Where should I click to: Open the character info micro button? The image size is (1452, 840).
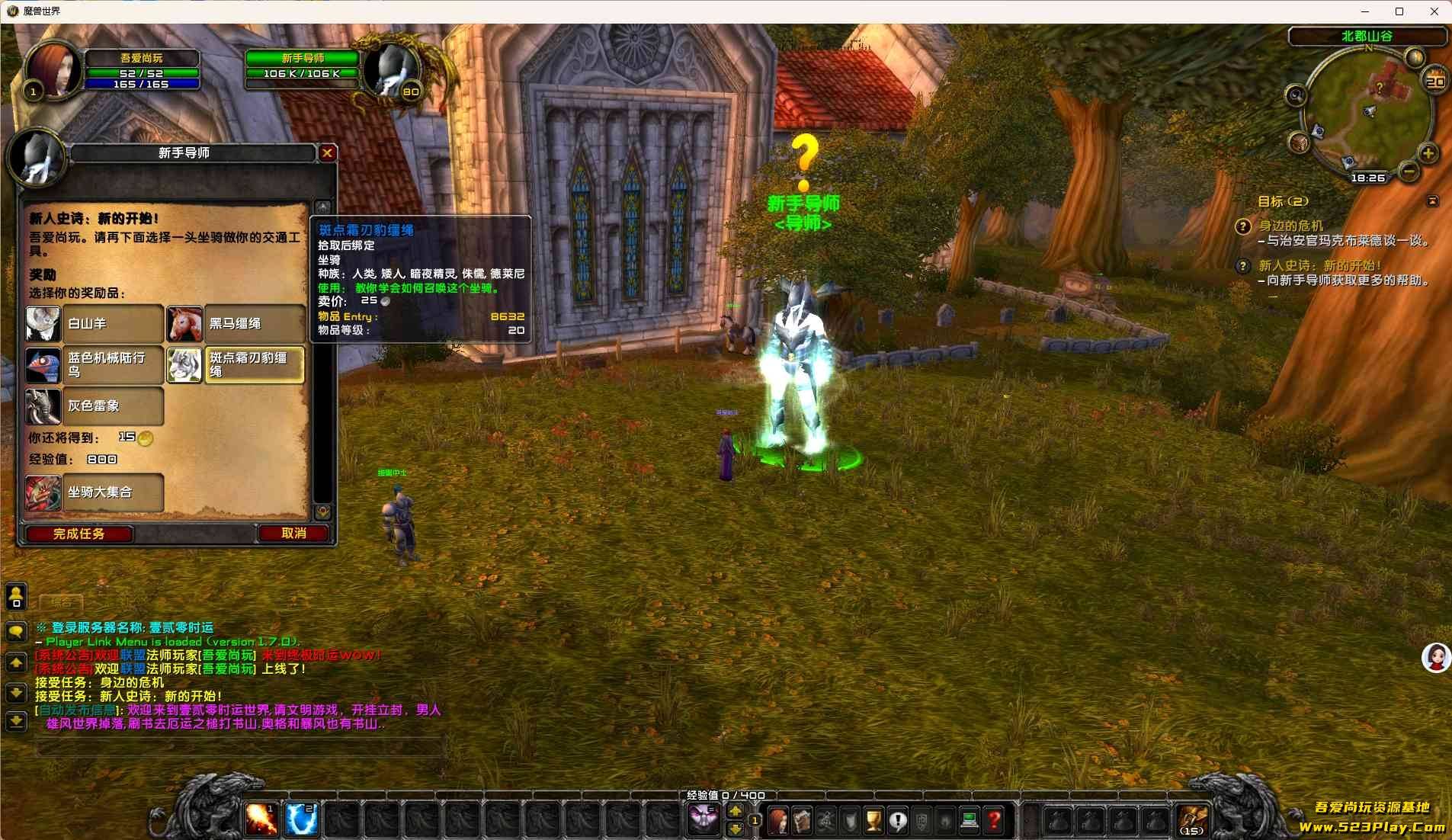point(777,821)
